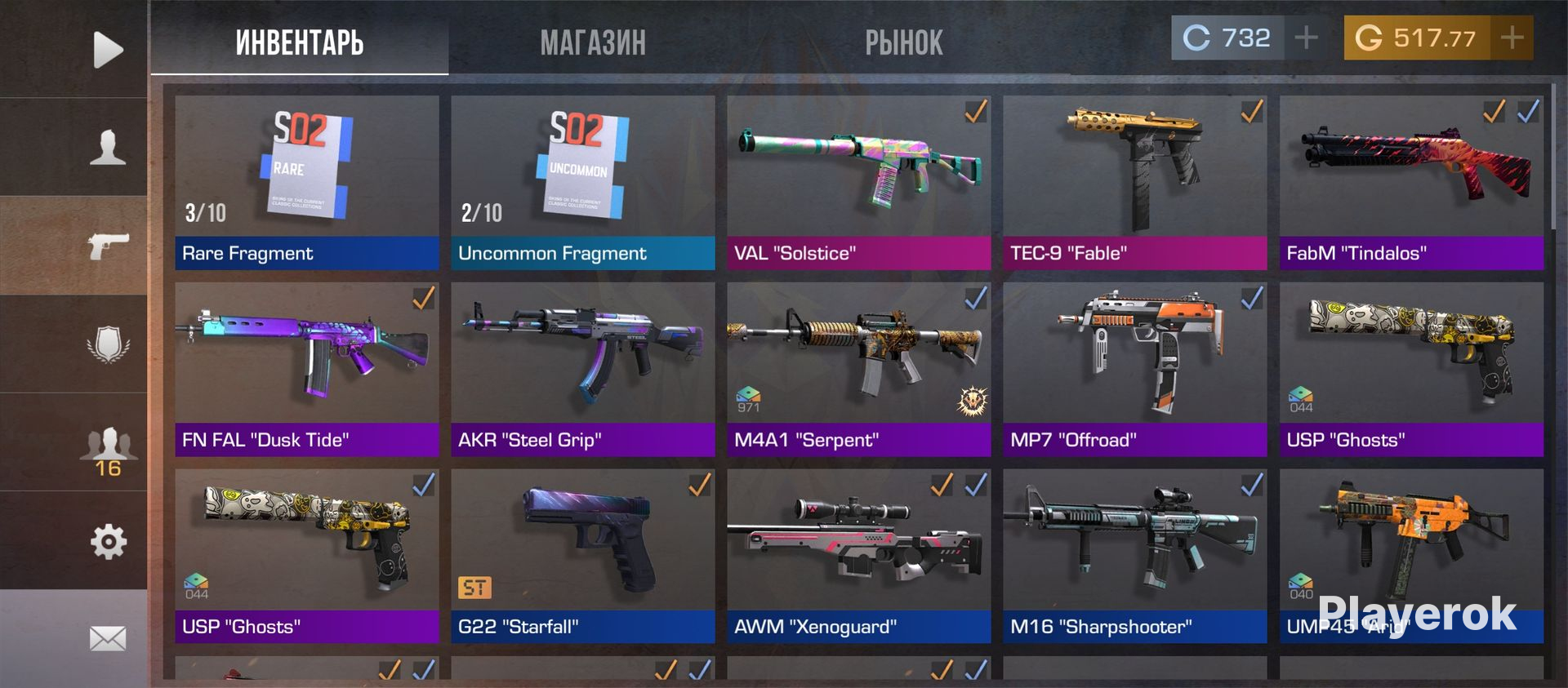Viewport: 1568px width, 688px height.
Task: Choose the VAL "Solstice" skin
Action: tap(858, 182)
